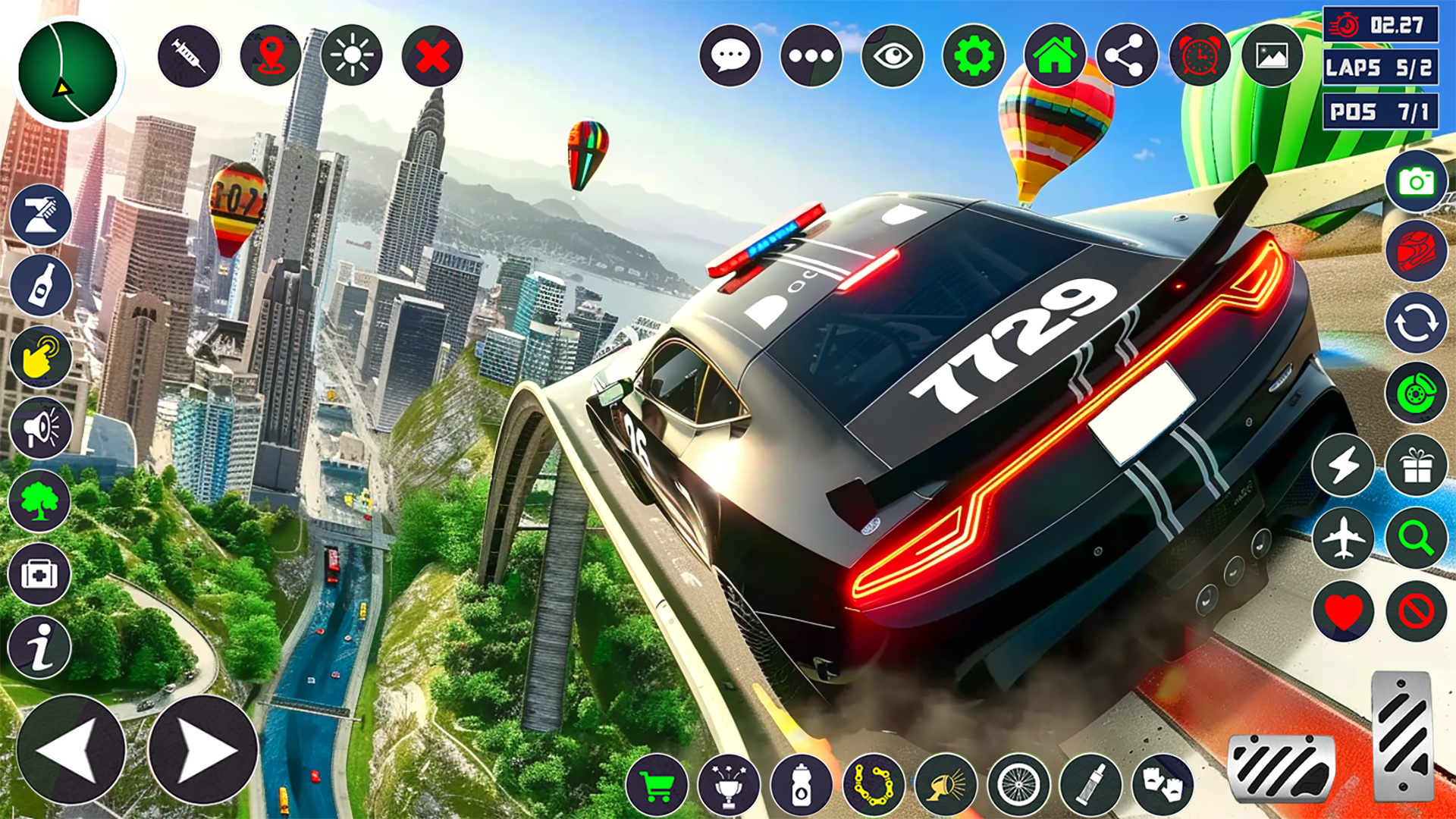Click the red heart icon
The height and width of the screenshot is (819, 1456).
pos(1343,611)
